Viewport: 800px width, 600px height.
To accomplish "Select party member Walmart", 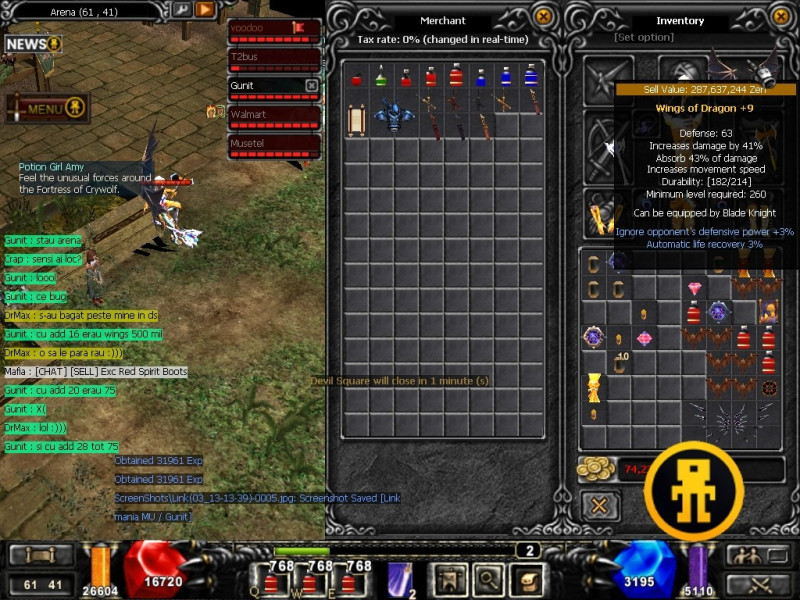I will point(264,115).
